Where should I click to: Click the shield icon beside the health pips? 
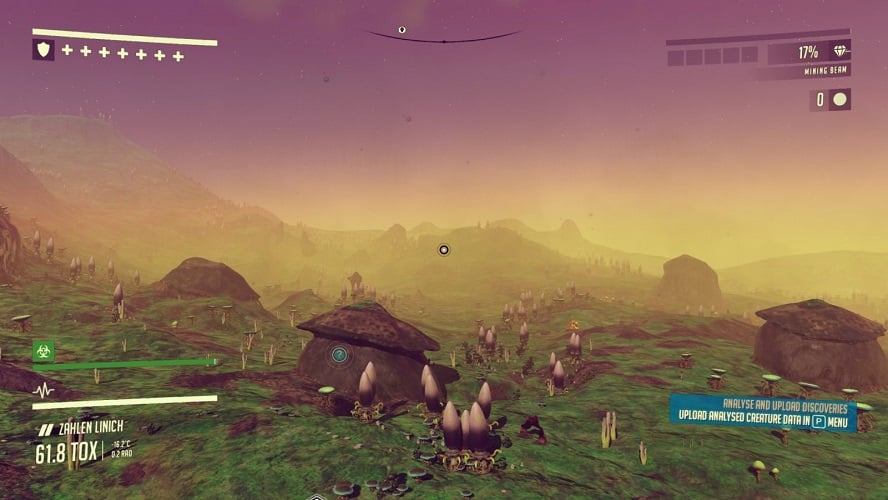[43, 50]
